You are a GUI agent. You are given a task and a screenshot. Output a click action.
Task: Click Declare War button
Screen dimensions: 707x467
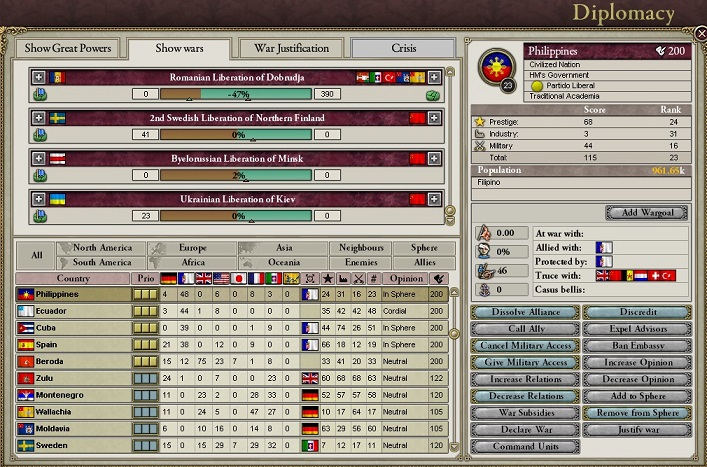(523, 430)
